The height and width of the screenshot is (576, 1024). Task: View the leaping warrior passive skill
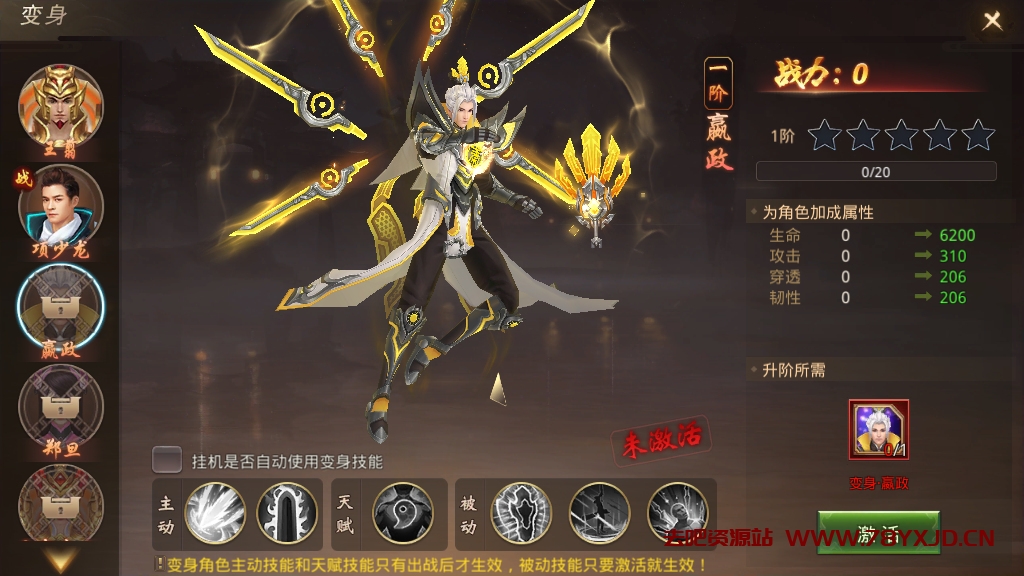pos(599,512)
